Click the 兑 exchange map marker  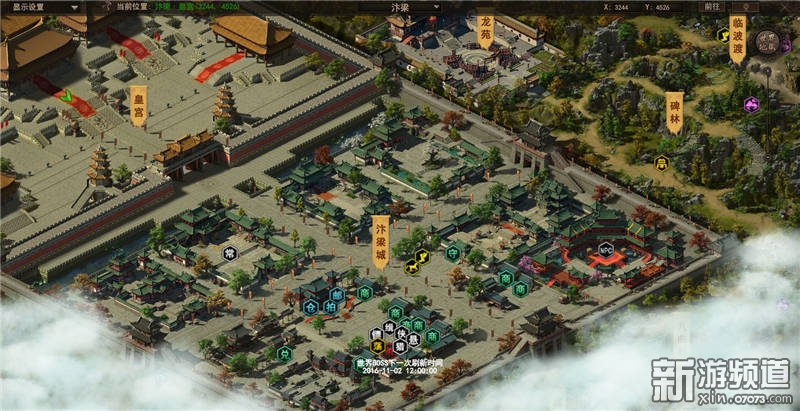(x=284, y=353)
